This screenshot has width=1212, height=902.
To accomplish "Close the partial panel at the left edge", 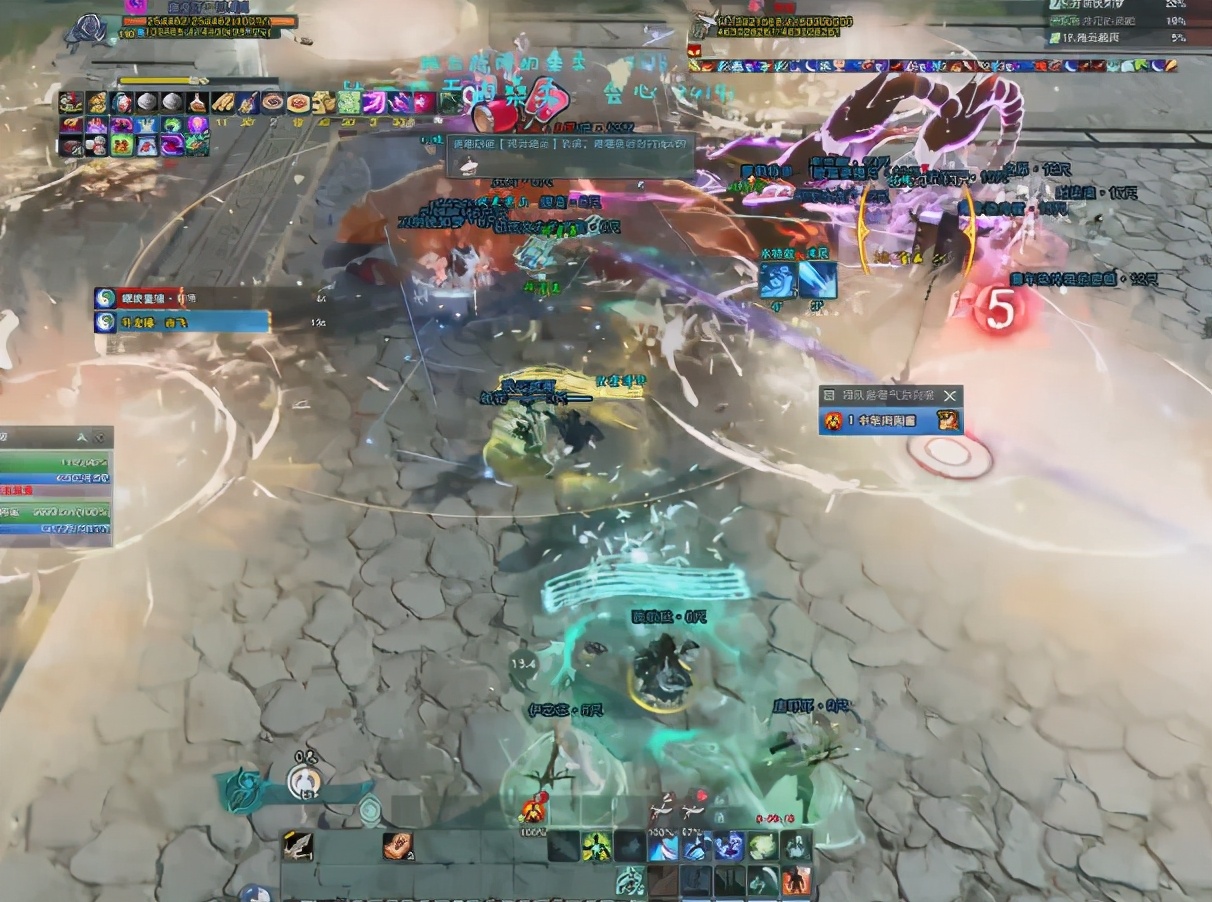I will 99,438.
